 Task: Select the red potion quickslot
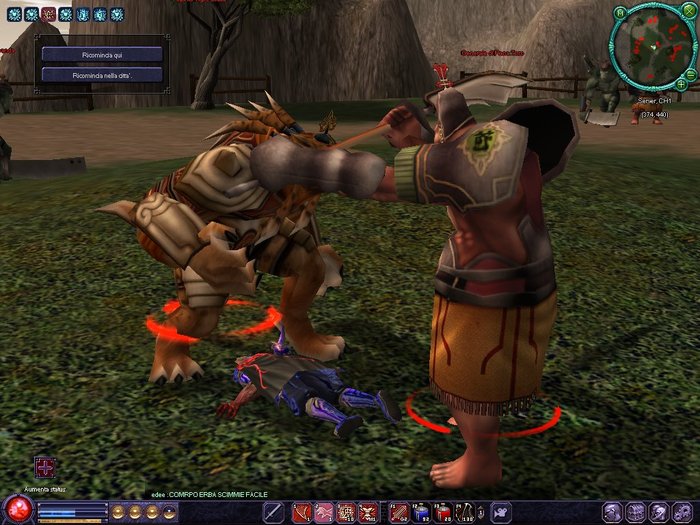[x=443, y=512]
